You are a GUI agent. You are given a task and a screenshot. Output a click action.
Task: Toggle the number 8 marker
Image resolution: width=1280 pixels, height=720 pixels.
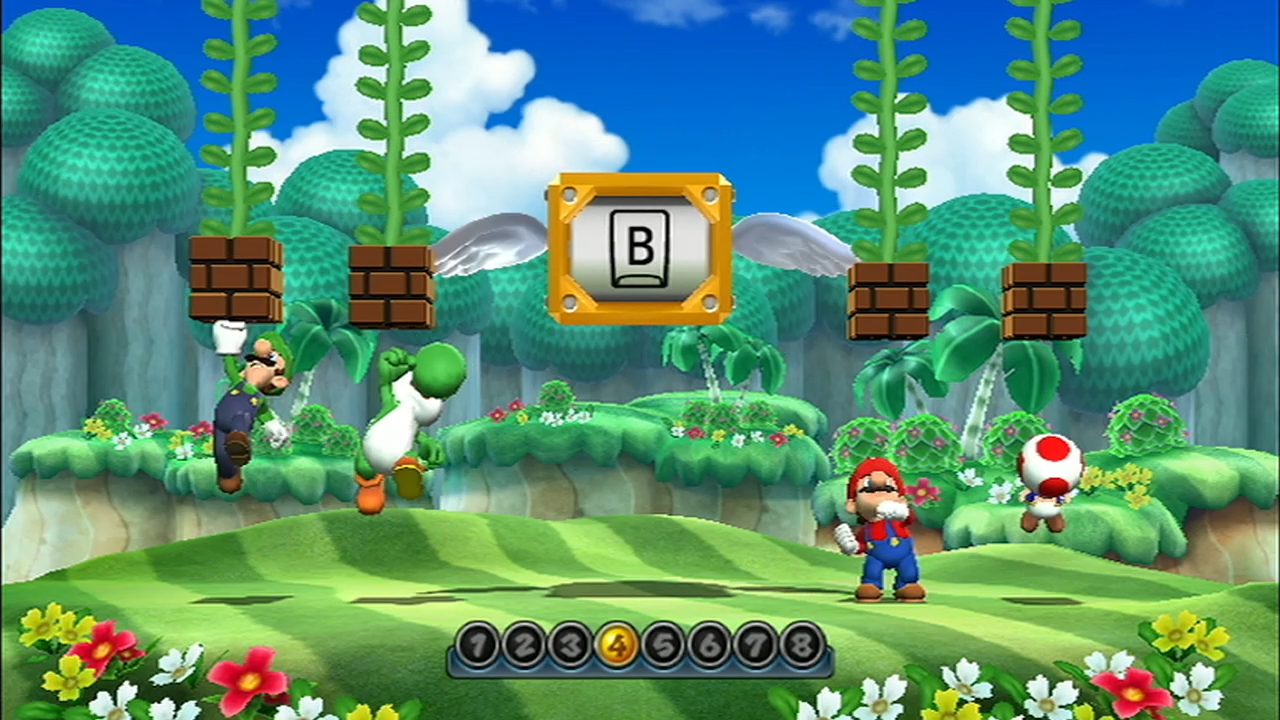(800, 645)
